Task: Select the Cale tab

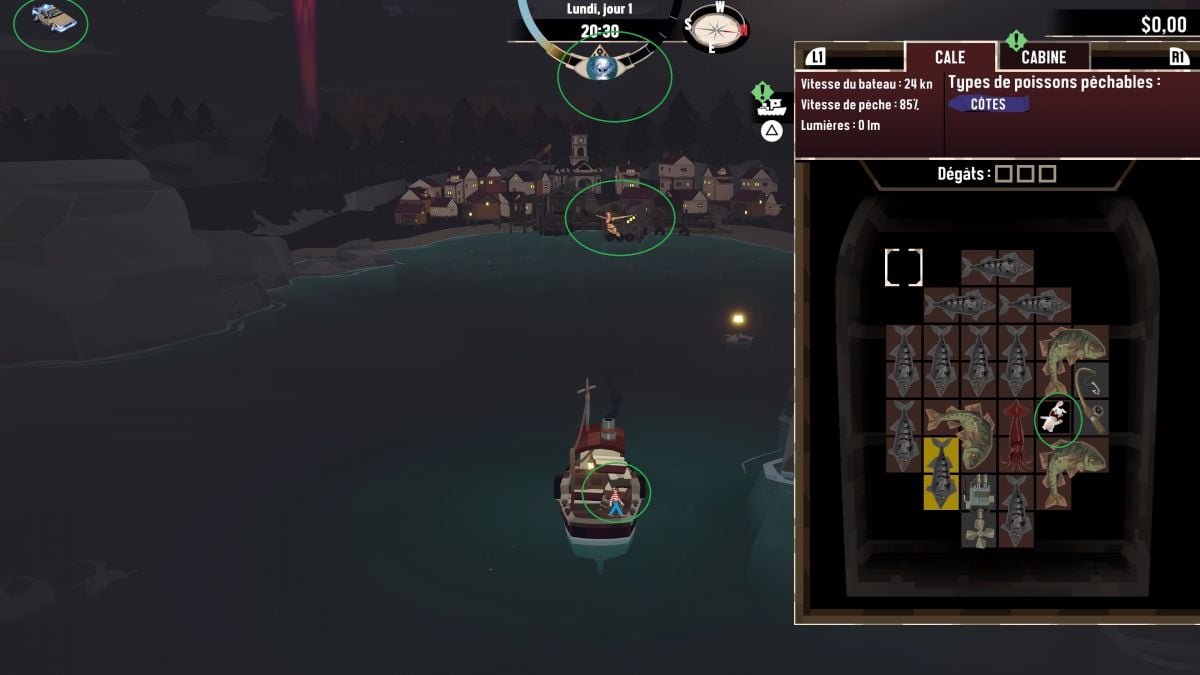Action: (x=950, y=58)
